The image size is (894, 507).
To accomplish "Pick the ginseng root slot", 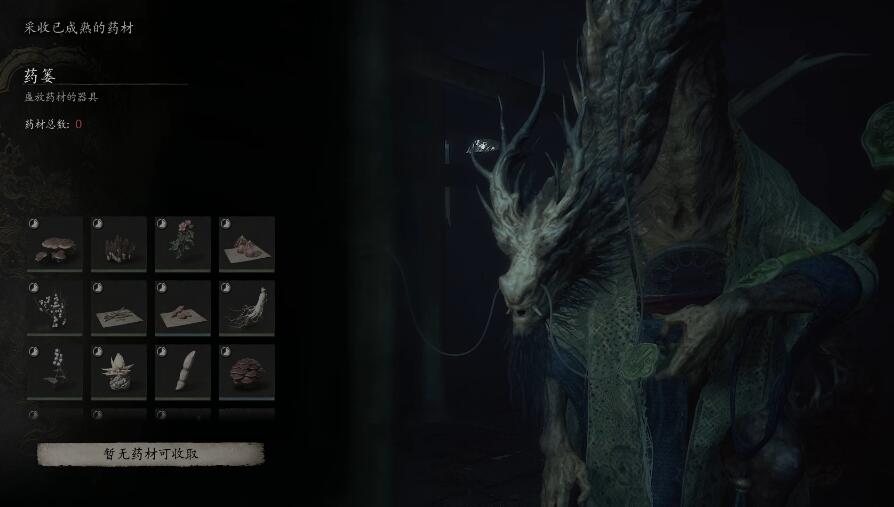I will 247,308.
